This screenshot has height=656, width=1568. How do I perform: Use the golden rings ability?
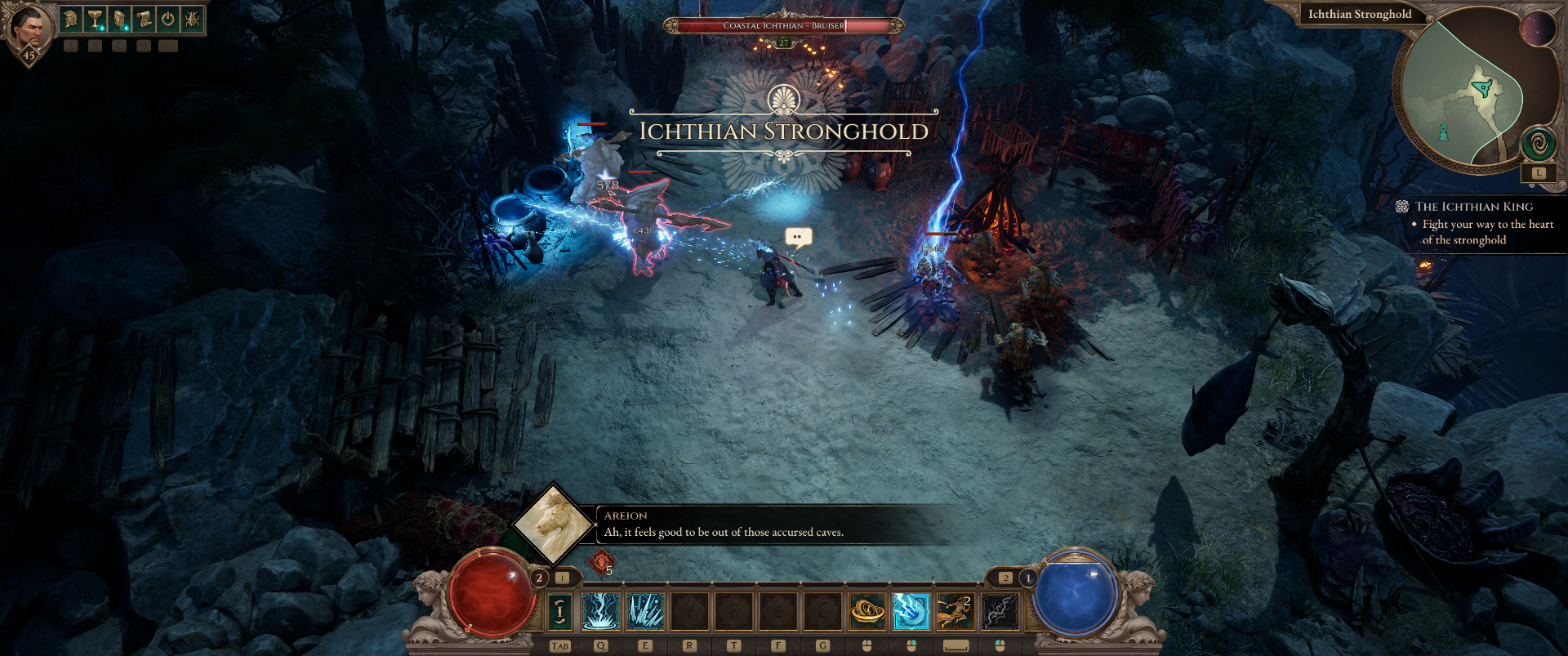pos(867,611)
